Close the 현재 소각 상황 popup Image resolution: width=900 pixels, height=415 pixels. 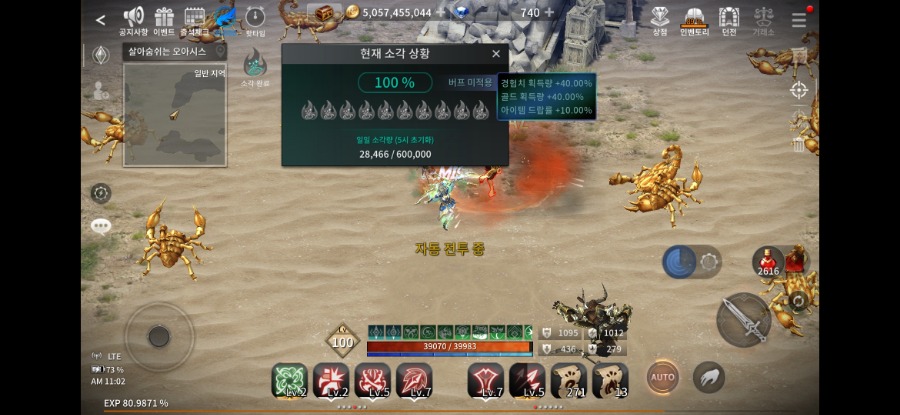pos(496,54)
